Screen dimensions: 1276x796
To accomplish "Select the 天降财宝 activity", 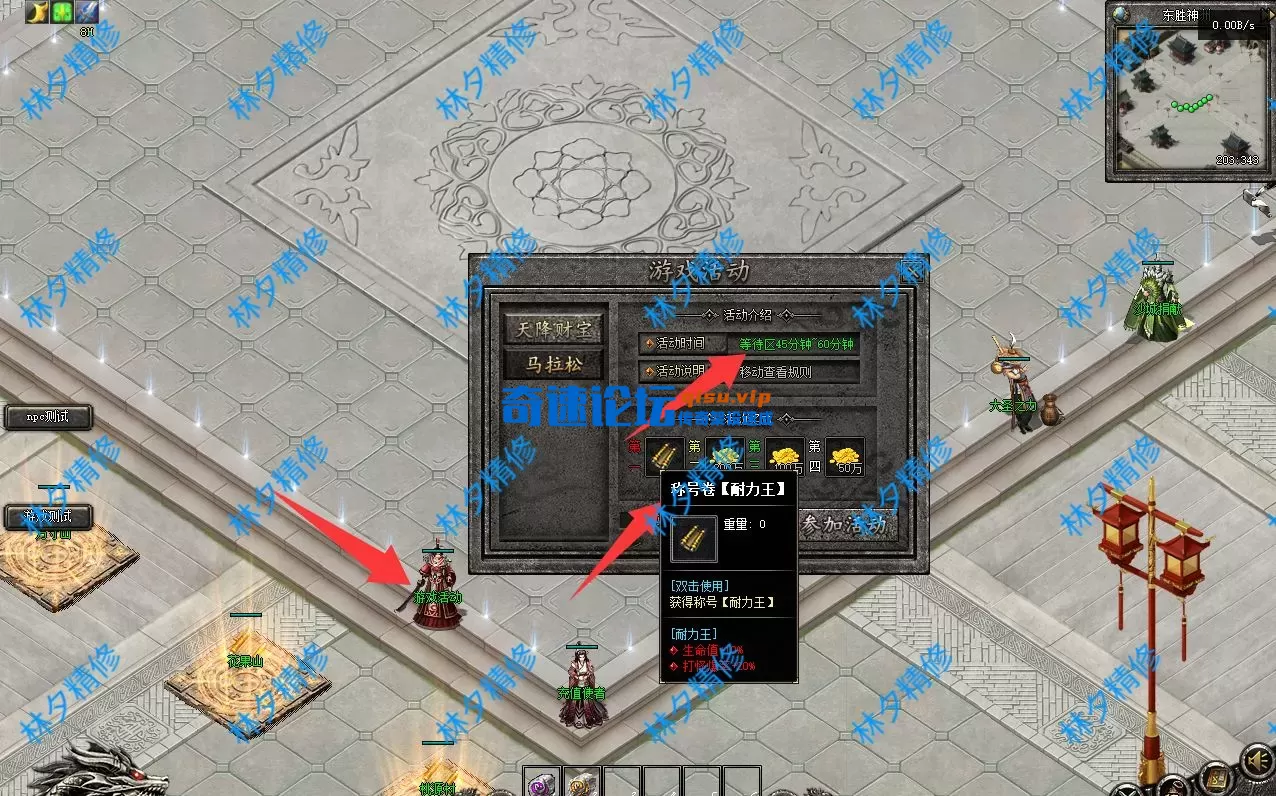I will click(x=554, y=327).
